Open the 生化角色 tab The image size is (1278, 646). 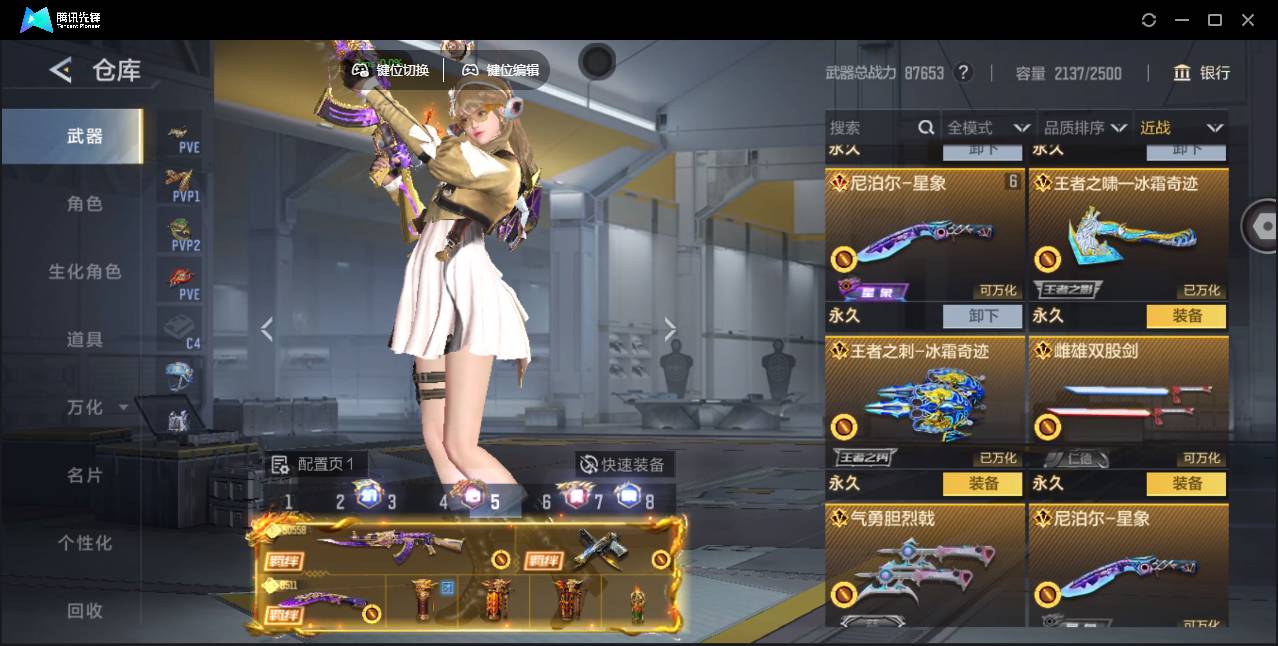84,272
